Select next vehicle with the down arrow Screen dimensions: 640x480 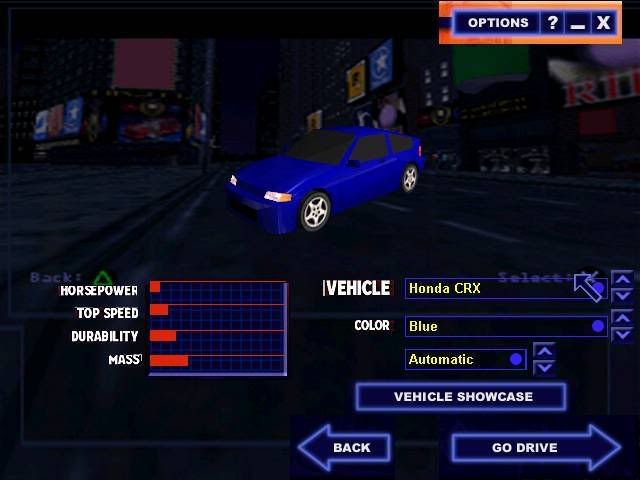pos(622,296)
